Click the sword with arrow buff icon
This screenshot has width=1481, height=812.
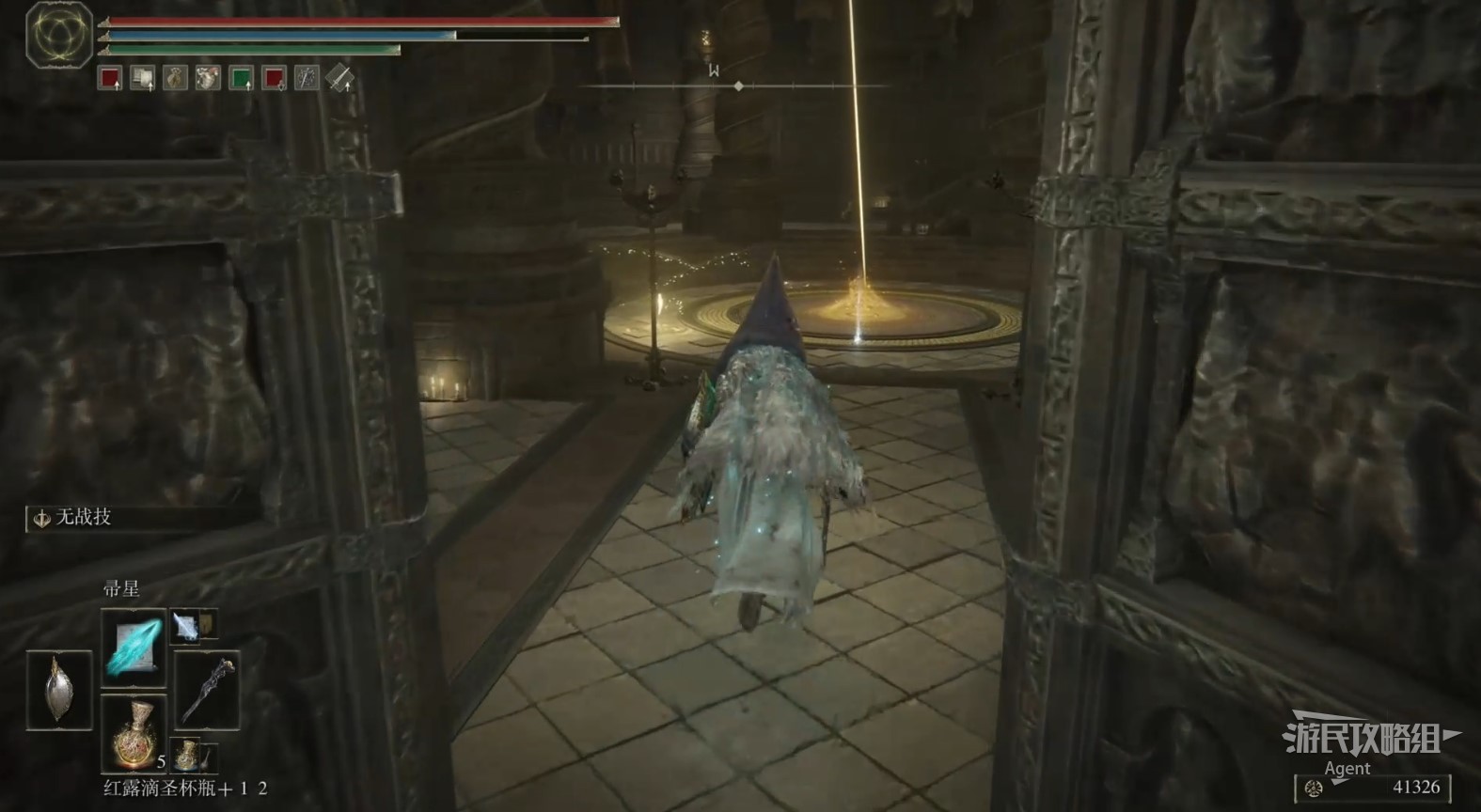pyautogui.click(x=339, y=78)
